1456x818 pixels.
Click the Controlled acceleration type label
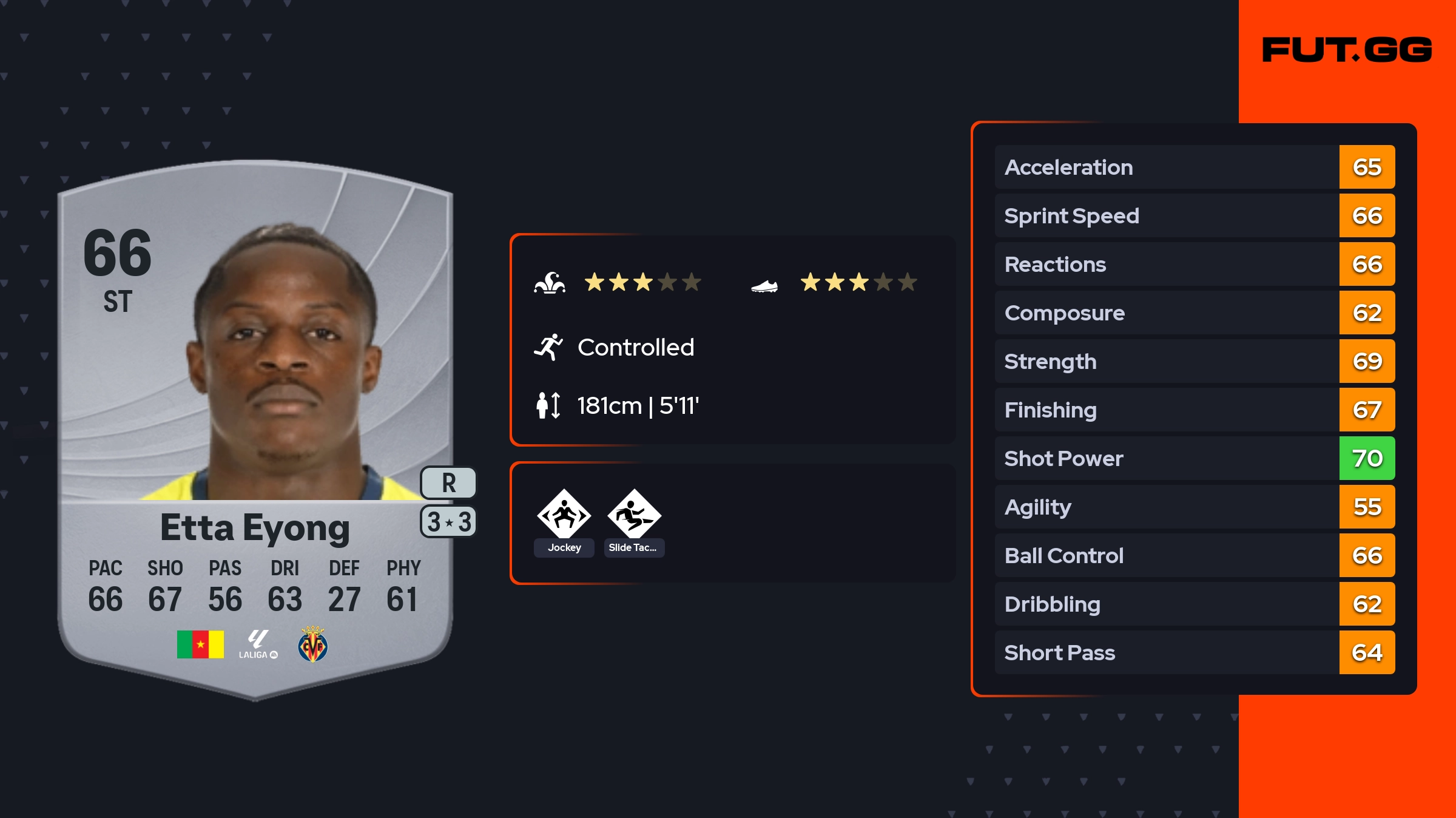(635, 348)
